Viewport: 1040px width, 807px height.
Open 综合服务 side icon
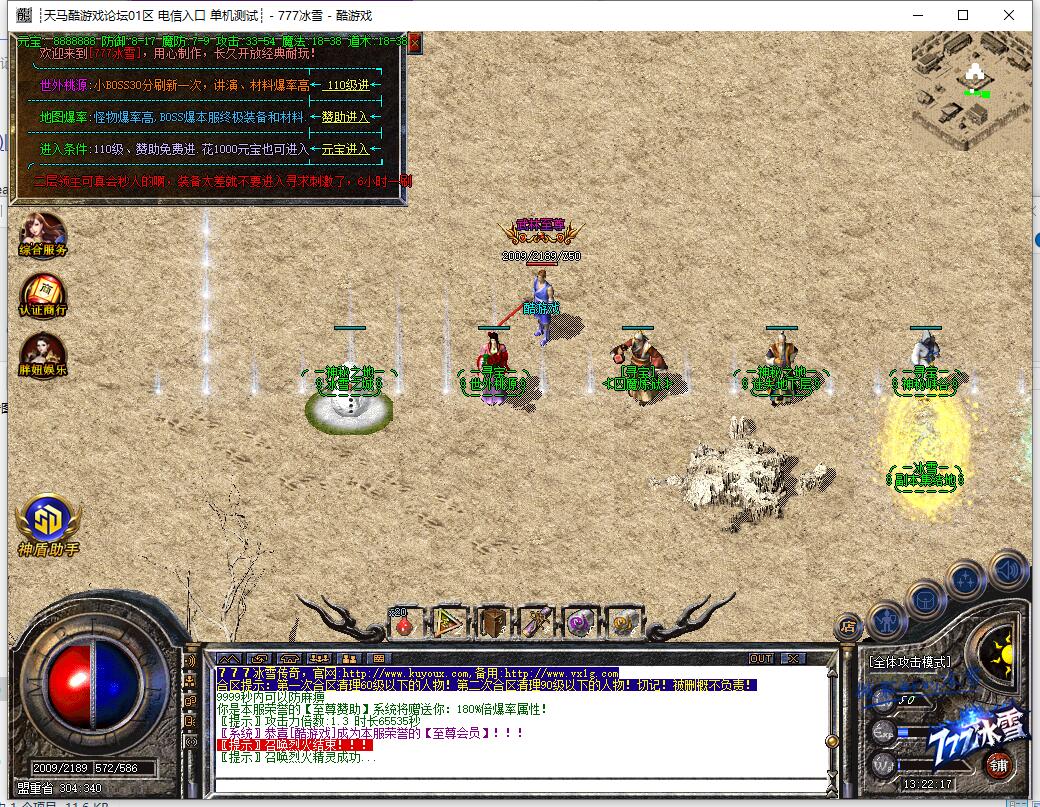pyautogui.click(x=43, y=234)
